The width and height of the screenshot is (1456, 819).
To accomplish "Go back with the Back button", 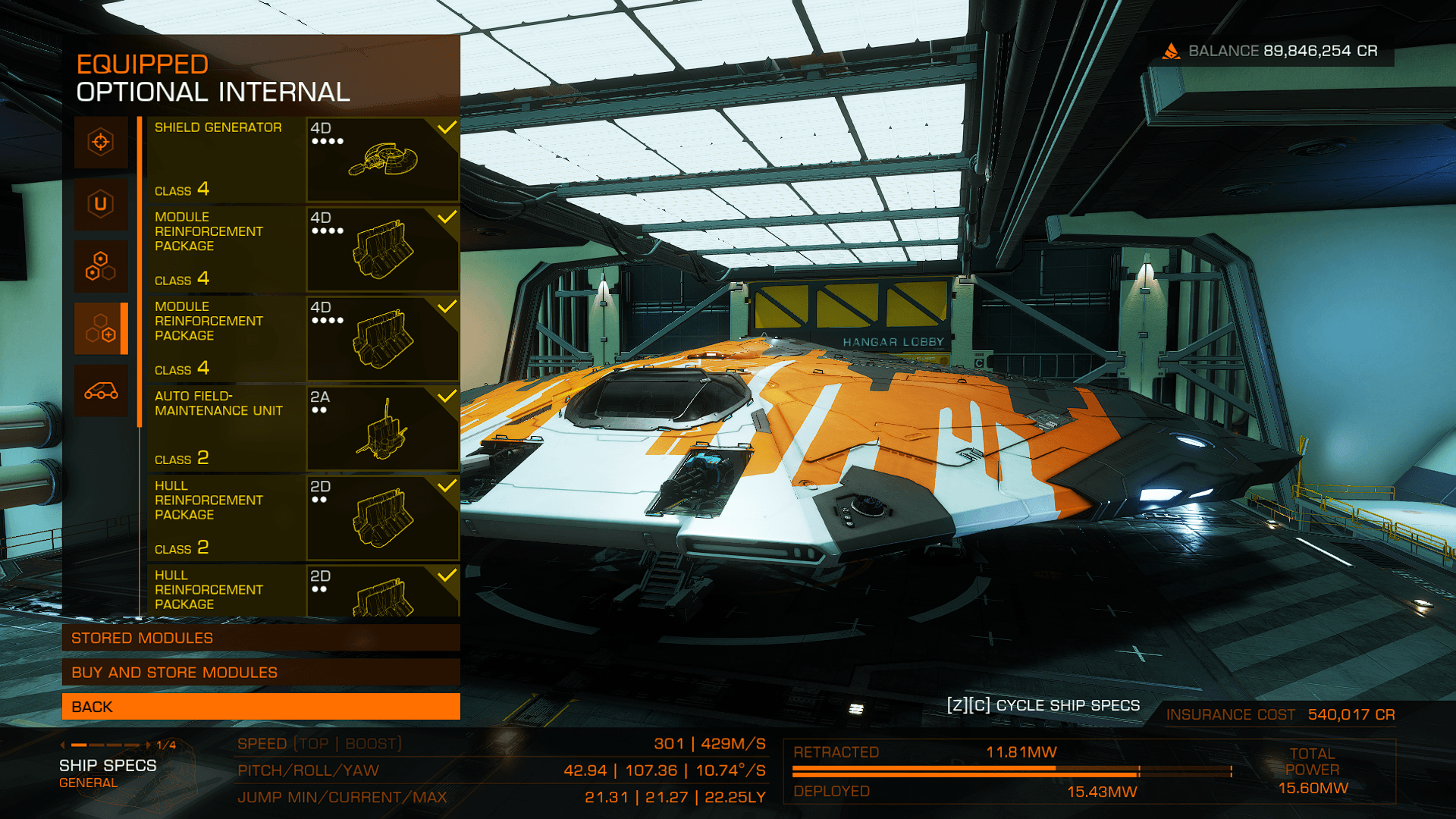I will click(261, 706).
